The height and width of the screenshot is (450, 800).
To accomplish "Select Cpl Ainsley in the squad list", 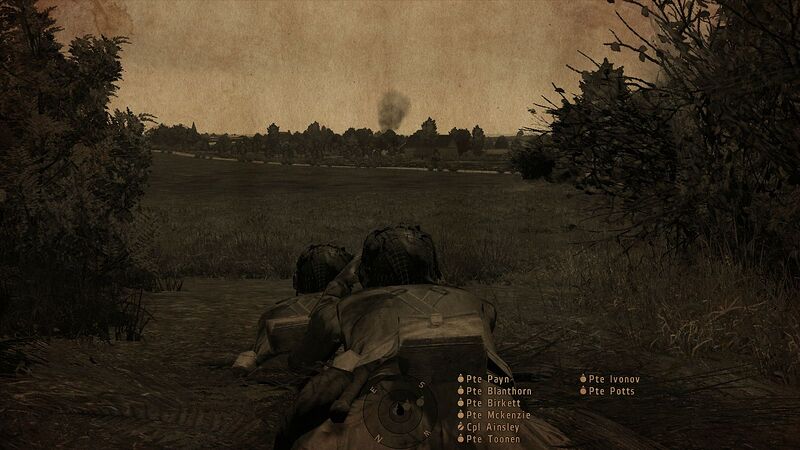I will coord(492,427).
